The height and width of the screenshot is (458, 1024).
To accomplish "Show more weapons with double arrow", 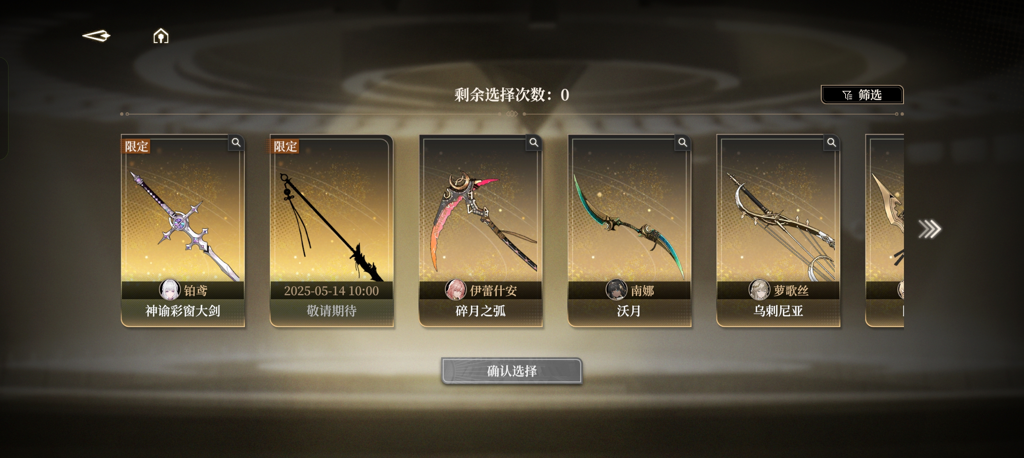I will 929,229.
